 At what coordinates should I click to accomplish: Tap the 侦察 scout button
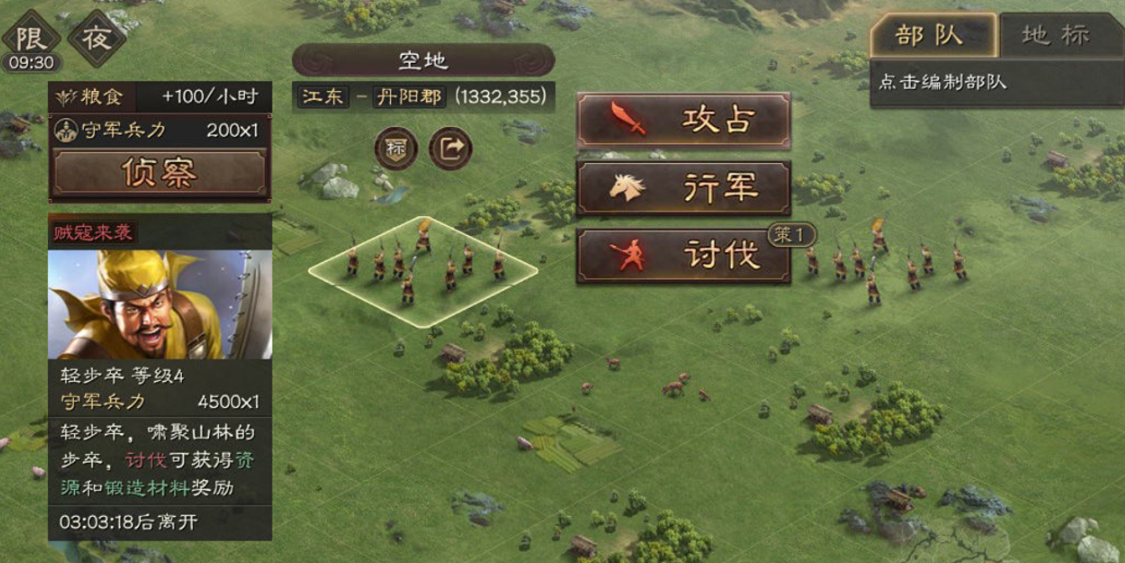[x=159, y=174]
